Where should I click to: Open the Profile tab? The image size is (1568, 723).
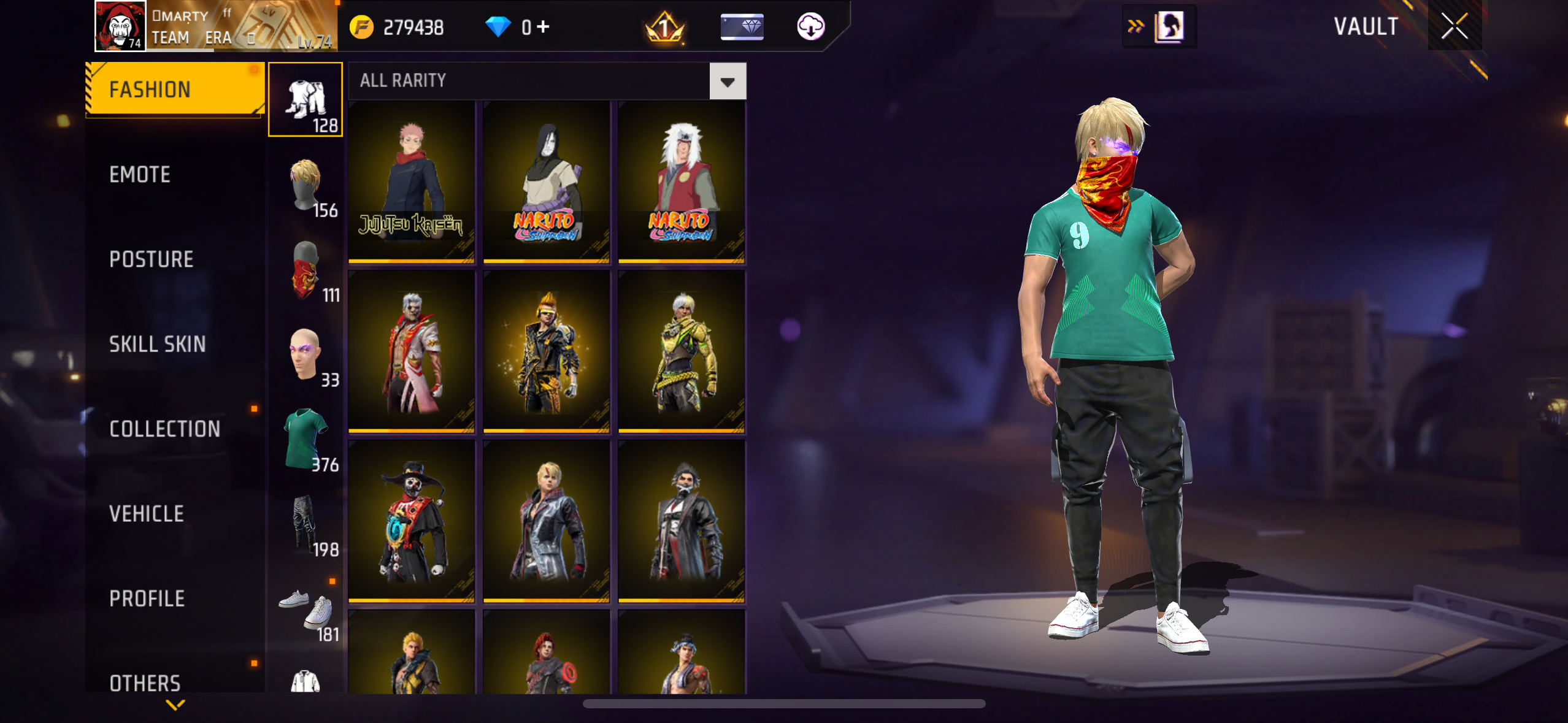[147, 599]
